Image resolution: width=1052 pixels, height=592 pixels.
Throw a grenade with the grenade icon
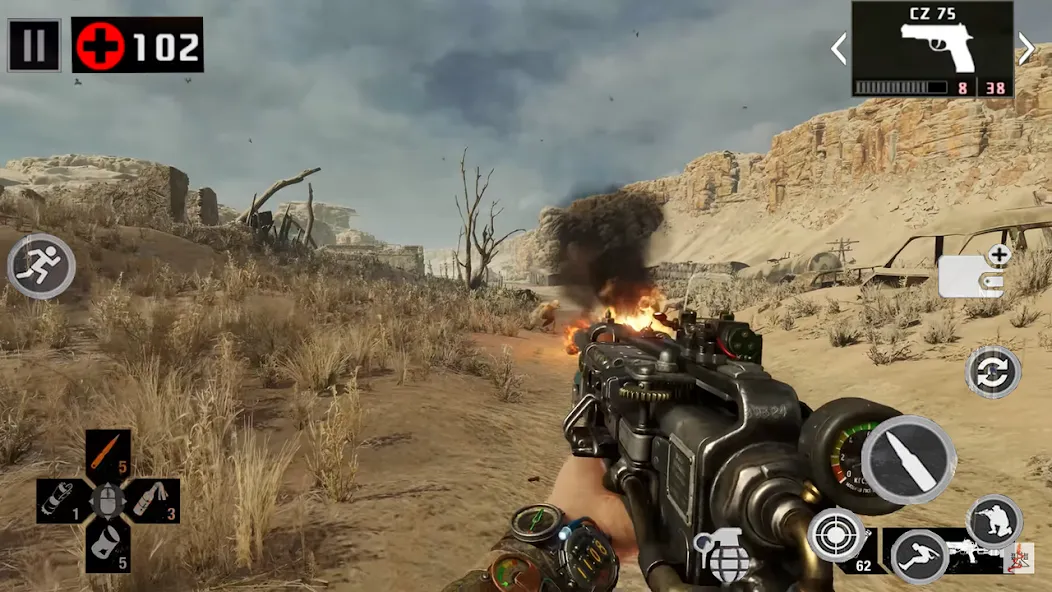point(725,556)
